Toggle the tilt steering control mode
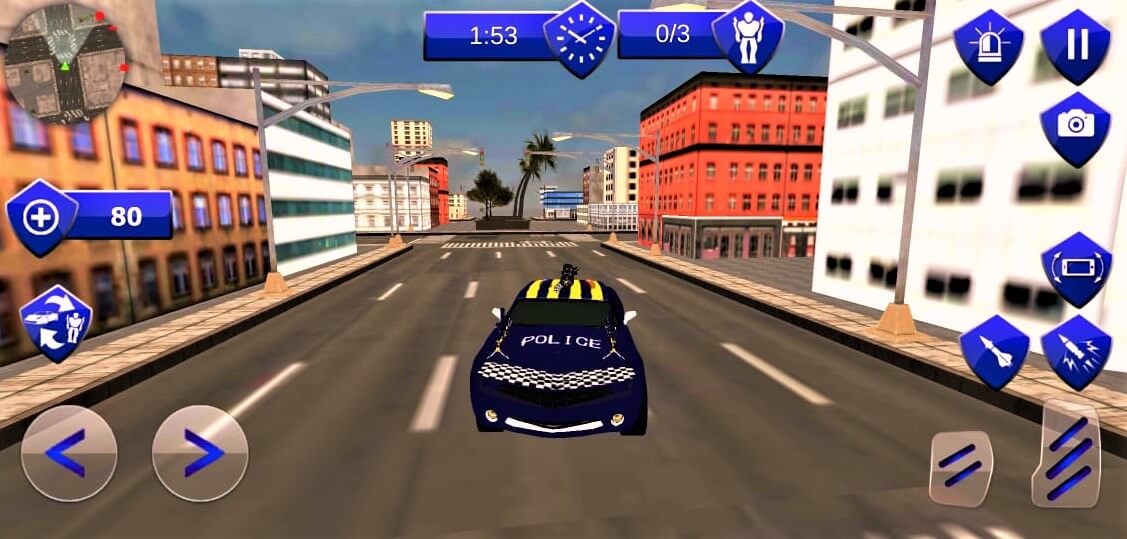 click(1076, 269)
